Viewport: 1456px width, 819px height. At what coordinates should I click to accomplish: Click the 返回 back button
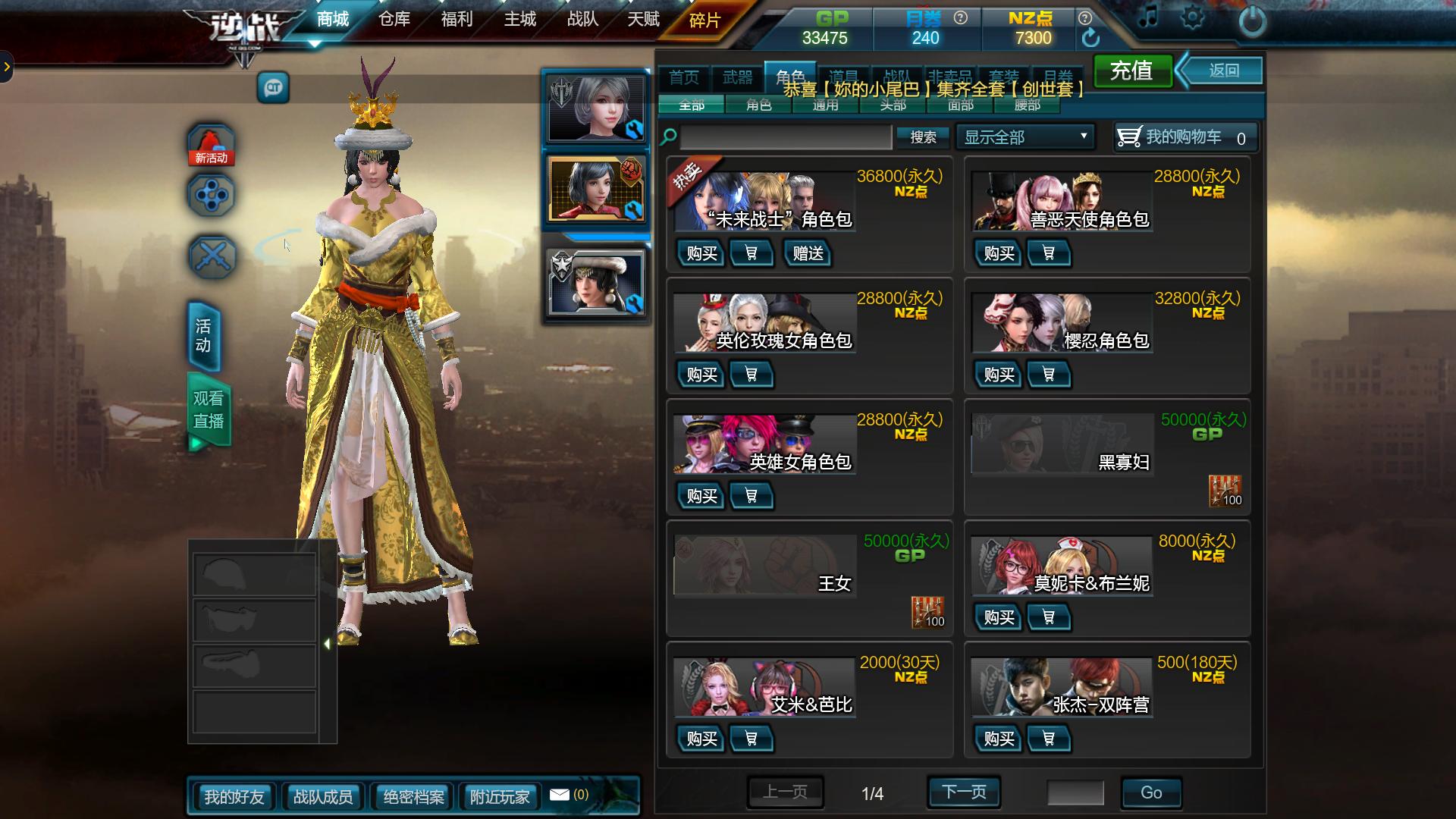[x=1223, y=71]
